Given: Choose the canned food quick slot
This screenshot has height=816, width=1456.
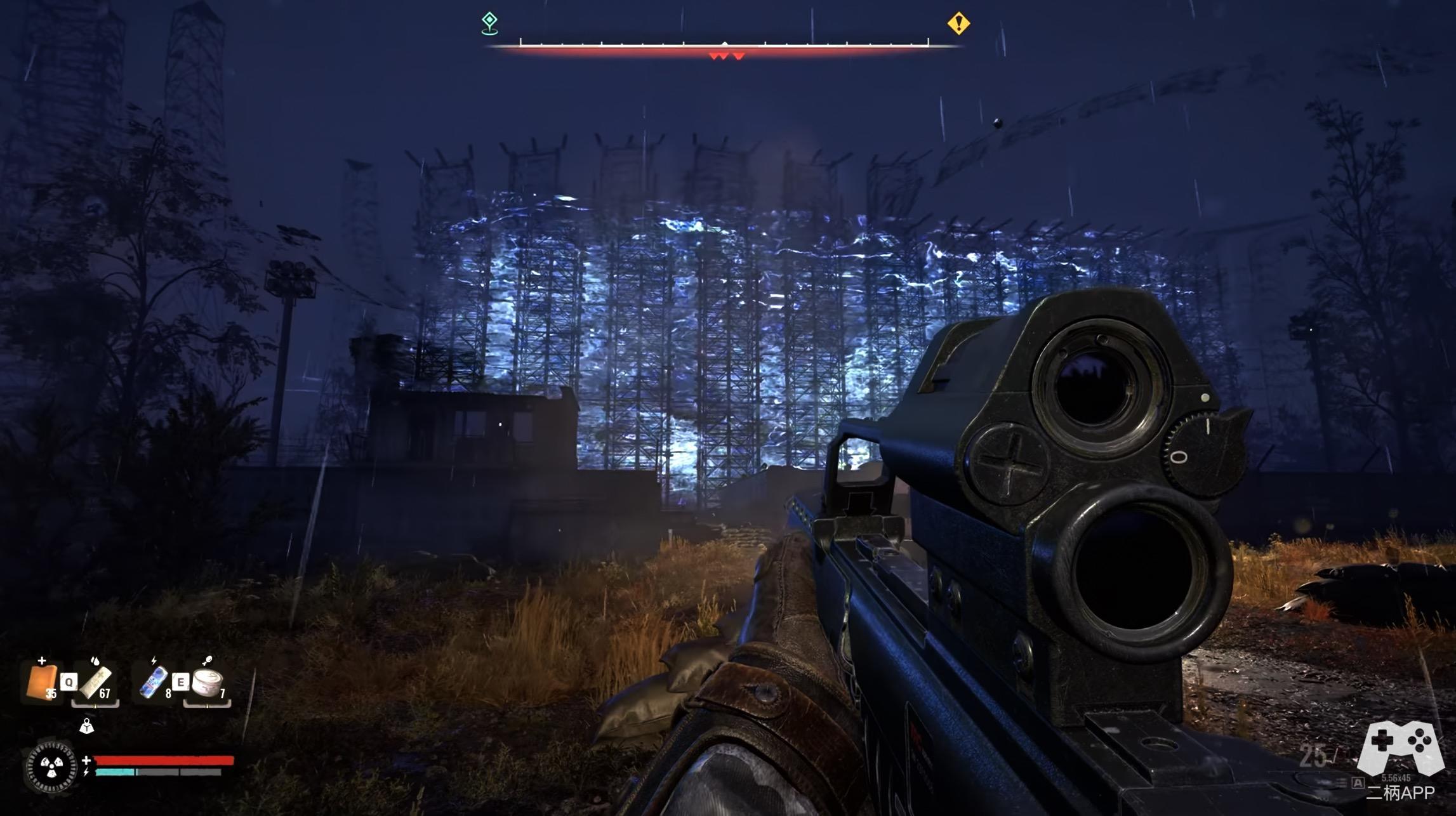Looking at the screenshot, I should (x=208, y=683).
